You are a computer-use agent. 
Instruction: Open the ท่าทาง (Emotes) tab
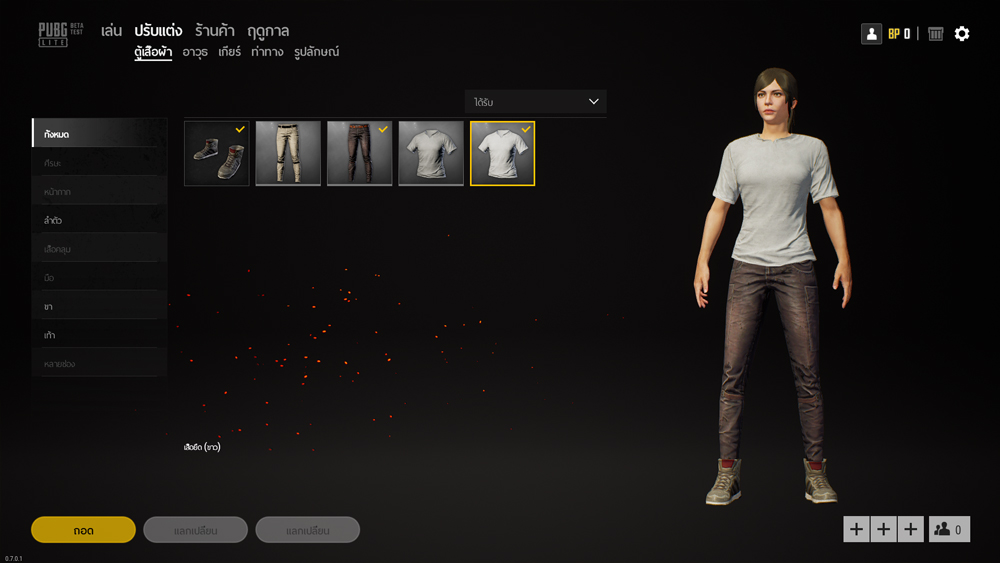[267, 52]
